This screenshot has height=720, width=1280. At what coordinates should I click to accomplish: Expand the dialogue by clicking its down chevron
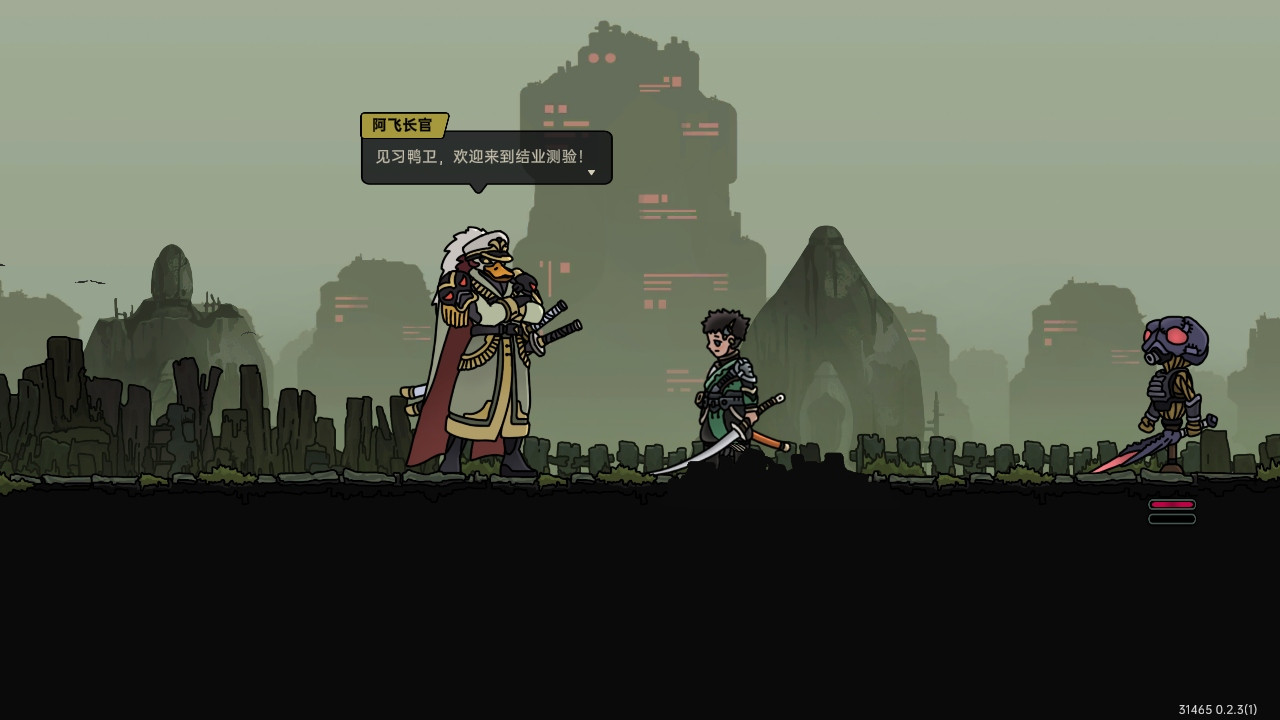pyautogui.click(x=591, y=172)
